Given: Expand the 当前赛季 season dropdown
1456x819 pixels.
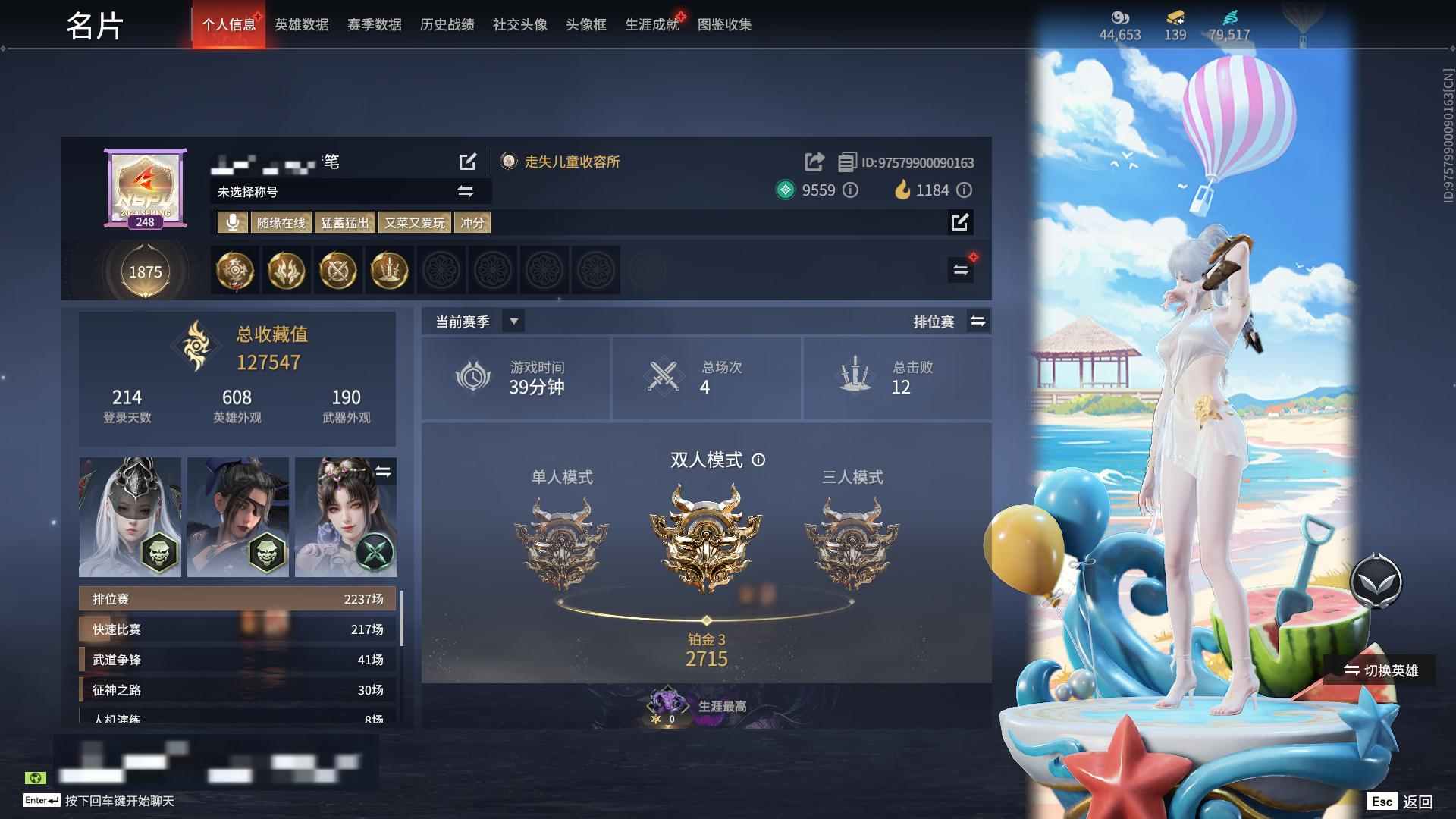Looking at the screenshot, I should [513, 321].
